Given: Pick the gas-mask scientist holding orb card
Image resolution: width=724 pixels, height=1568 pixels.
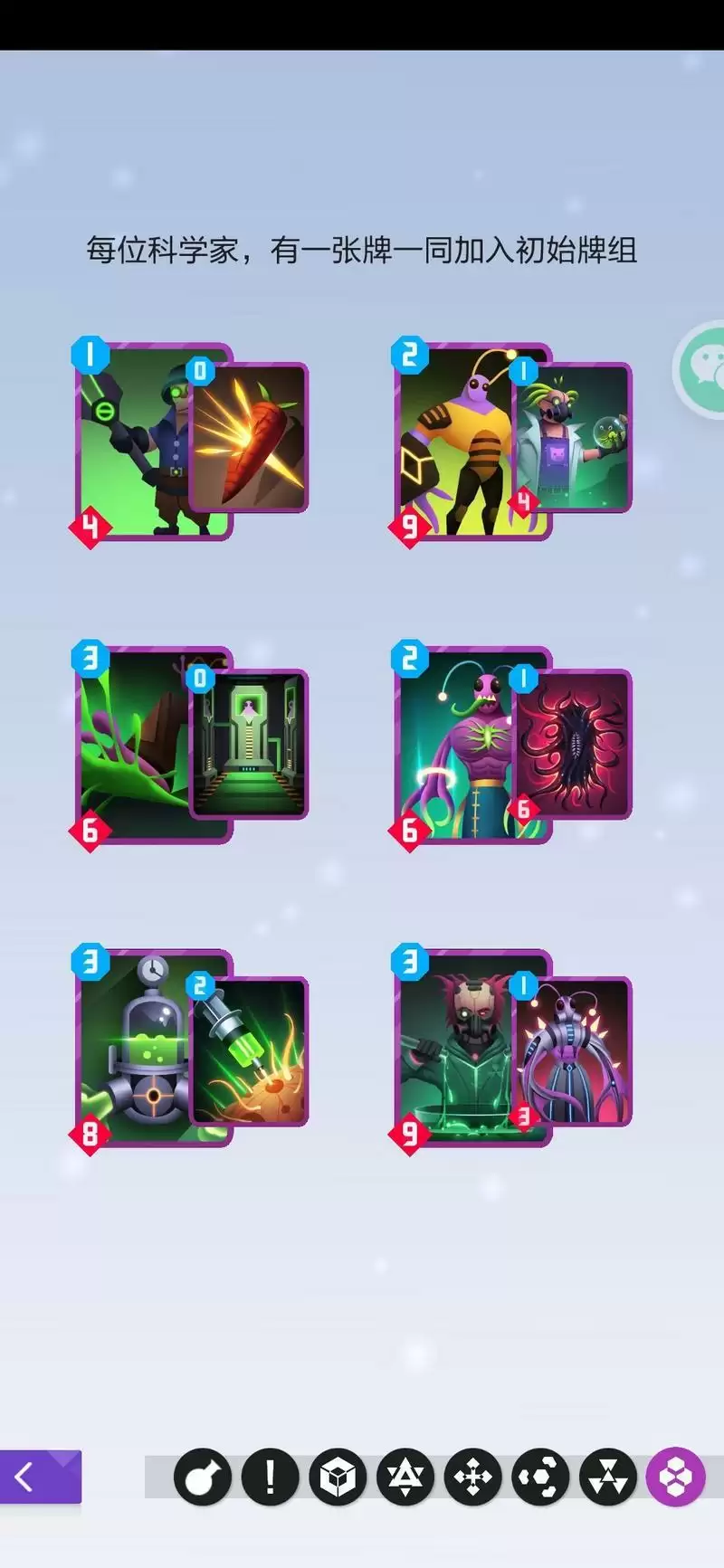Looking at the screenshot, I should 573,439.
